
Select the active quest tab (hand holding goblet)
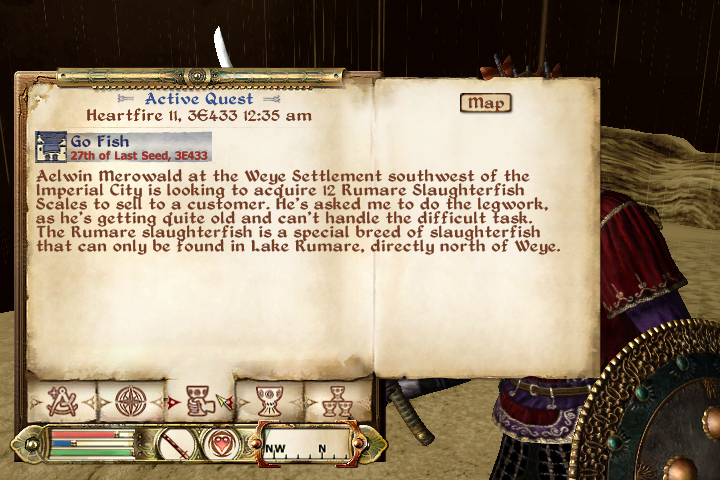pyautogui.click(x=198, y=400)
